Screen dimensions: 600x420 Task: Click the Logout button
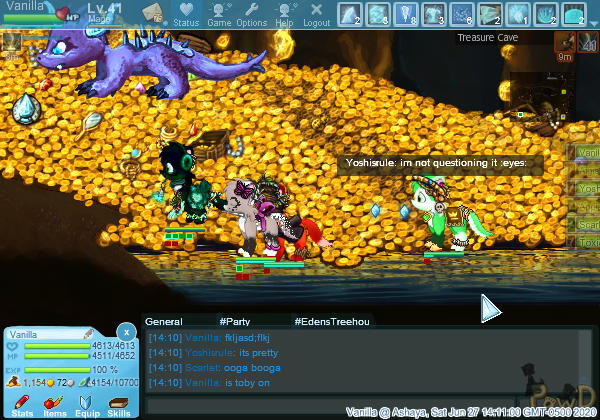316,14
